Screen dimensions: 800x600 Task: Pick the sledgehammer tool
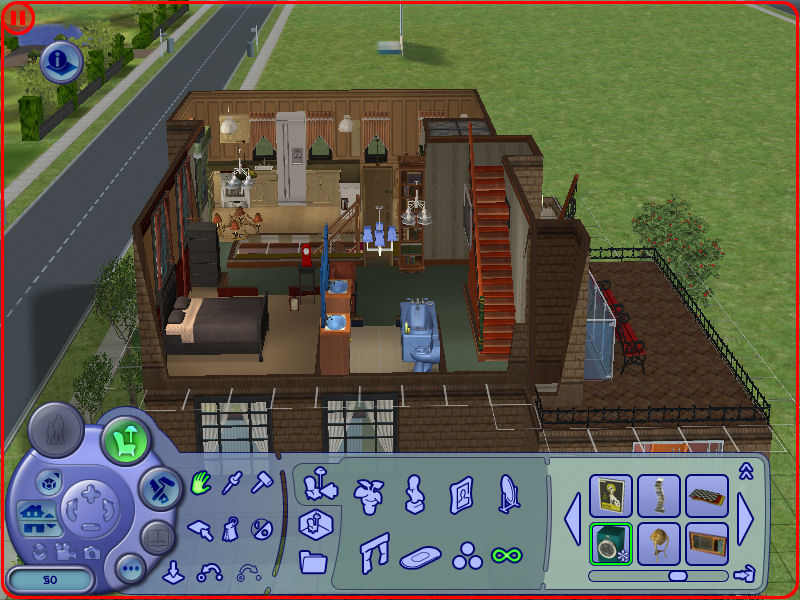262,483
